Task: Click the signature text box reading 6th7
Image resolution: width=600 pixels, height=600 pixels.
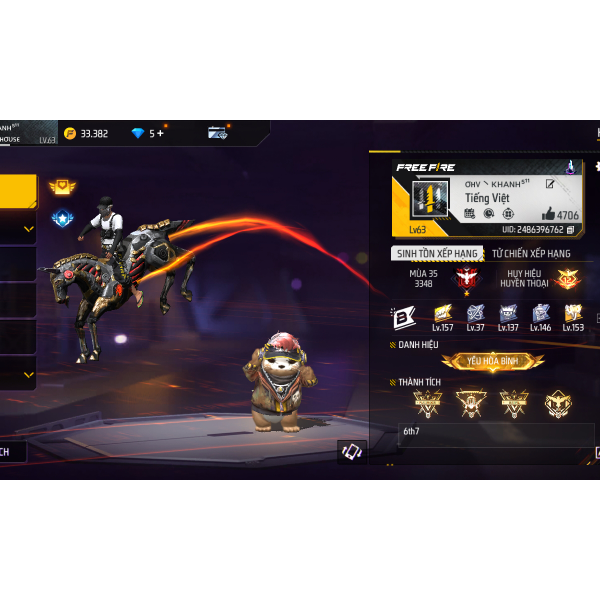Action: coord(495,432)
